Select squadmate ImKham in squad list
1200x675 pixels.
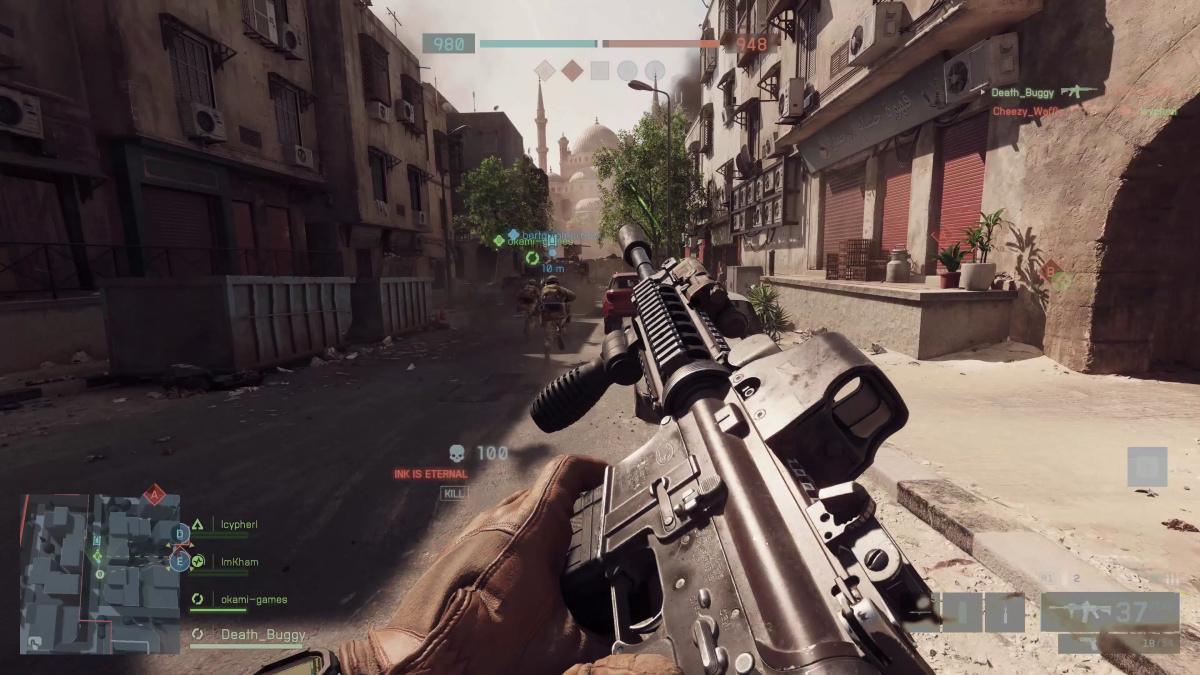coord(239,562)
